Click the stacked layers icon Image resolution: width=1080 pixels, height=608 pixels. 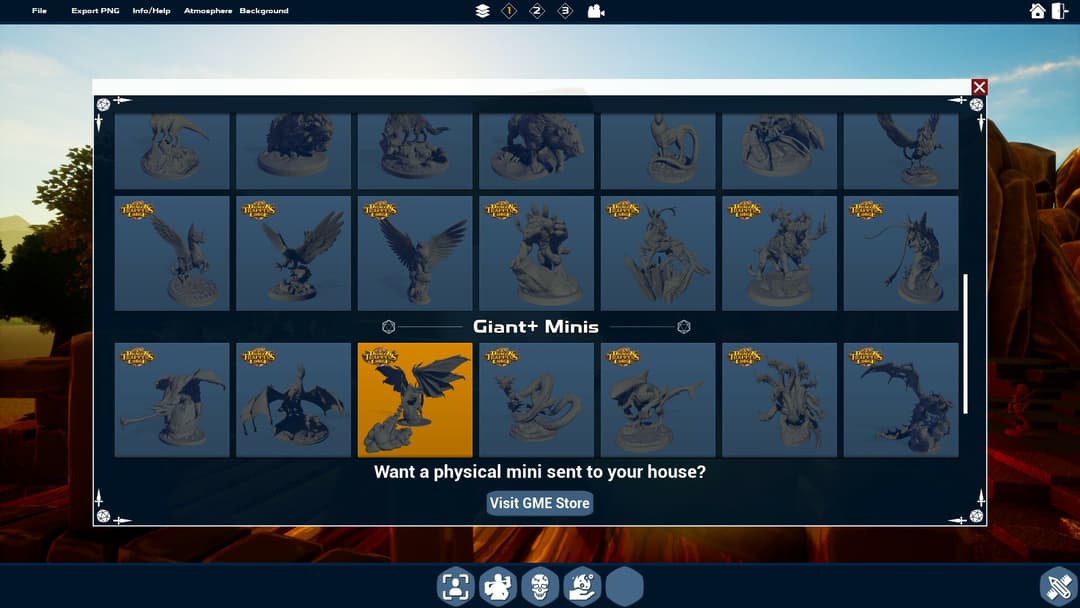coord(483,11)
